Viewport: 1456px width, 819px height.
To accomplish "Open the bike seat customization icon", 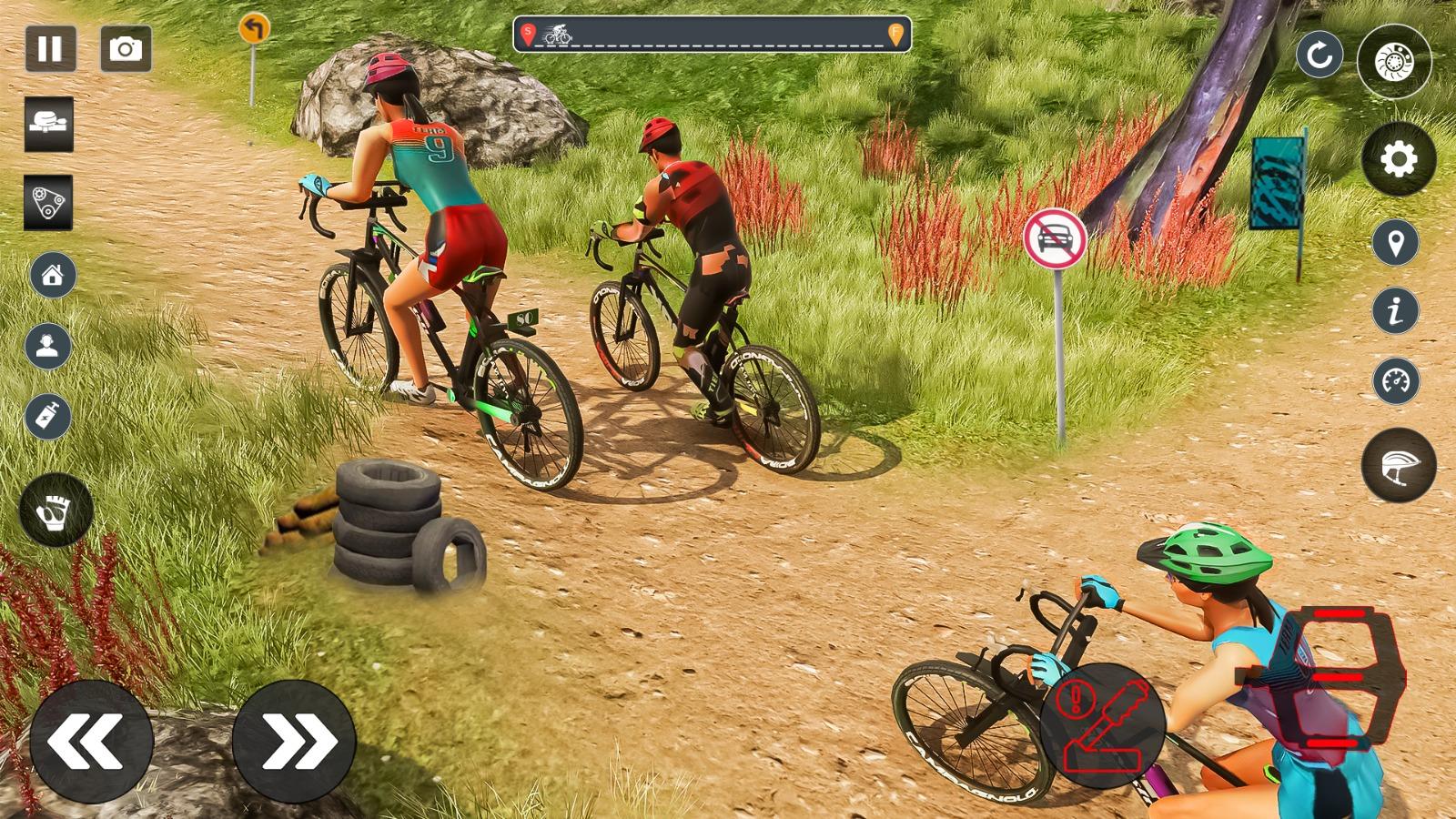I will [50, 126].
